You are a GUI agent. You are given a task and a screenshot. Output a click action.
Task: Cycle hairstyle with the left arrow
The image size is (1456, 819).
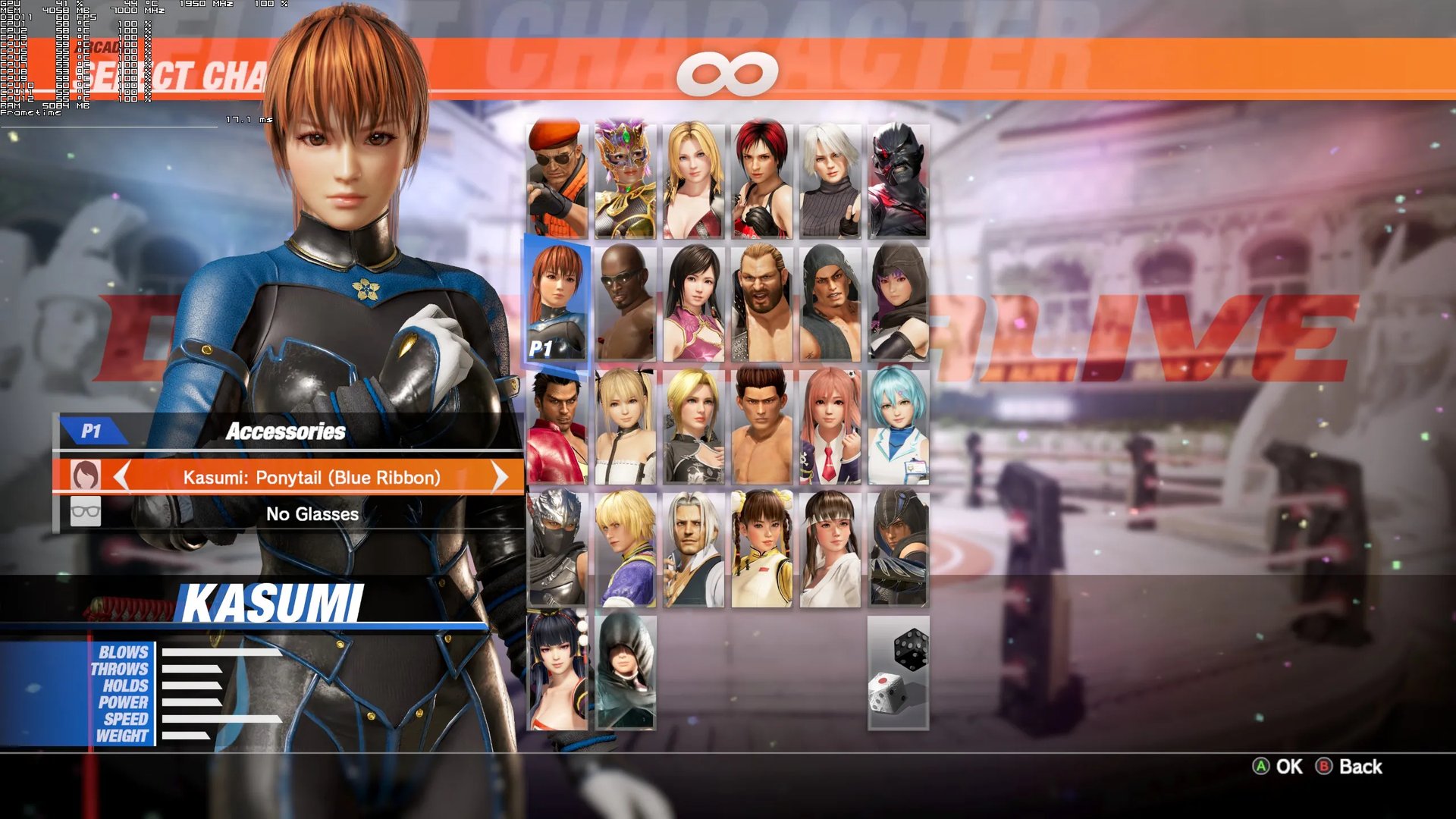tap(121, 477)
